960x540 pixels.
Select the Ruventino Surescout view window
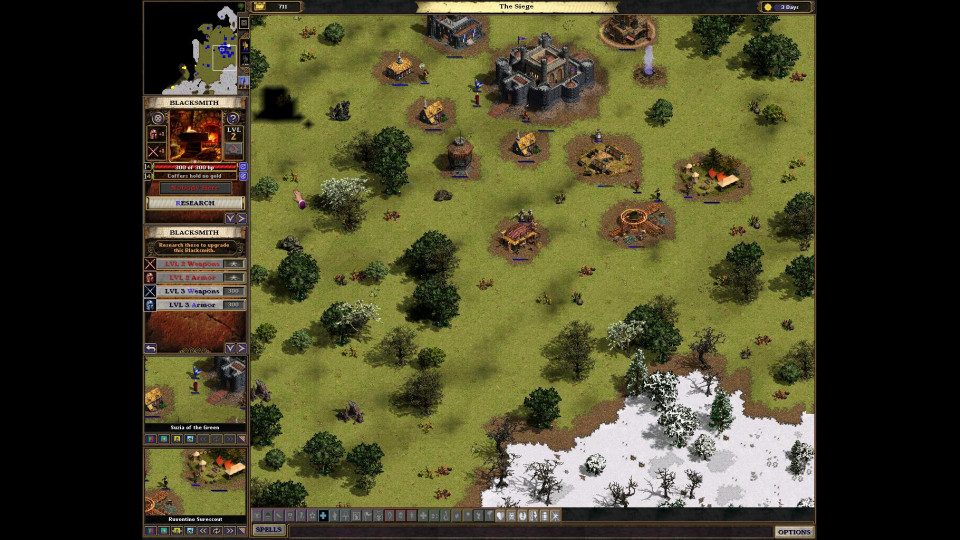coord(195,481)
